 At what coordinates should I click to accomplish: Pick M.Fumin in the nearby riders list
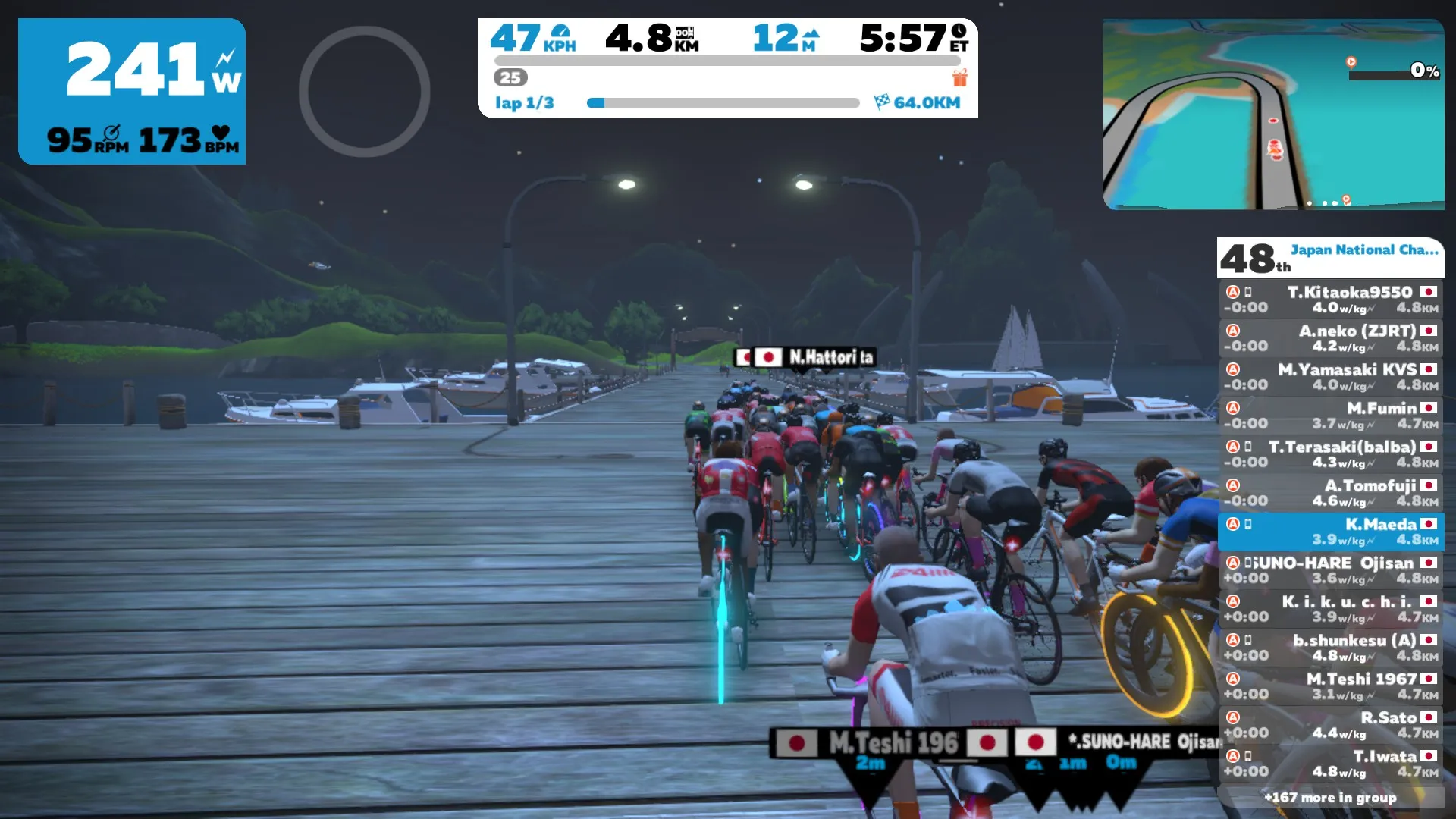coord(1331,416)
